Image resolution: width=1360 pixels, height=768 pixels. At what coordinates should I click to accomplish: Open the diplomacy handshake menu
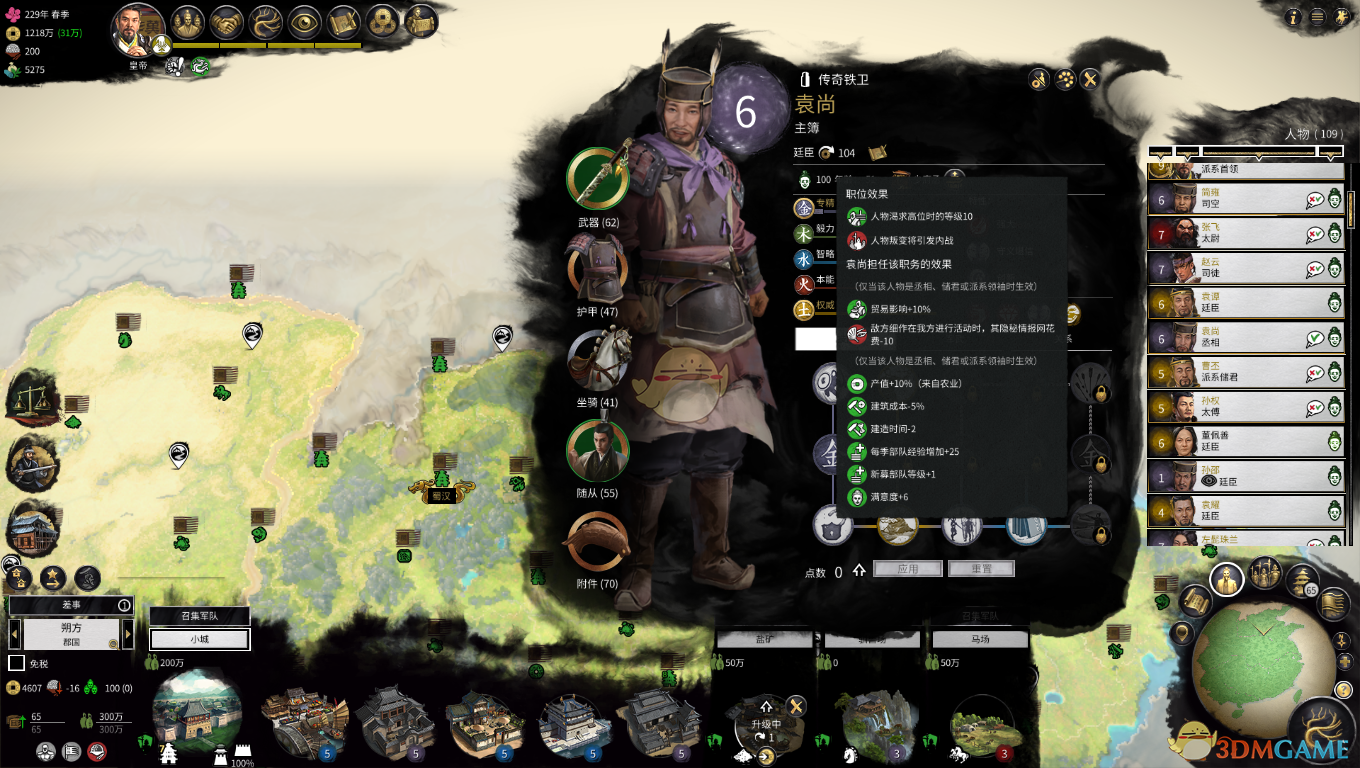(229, 22)
